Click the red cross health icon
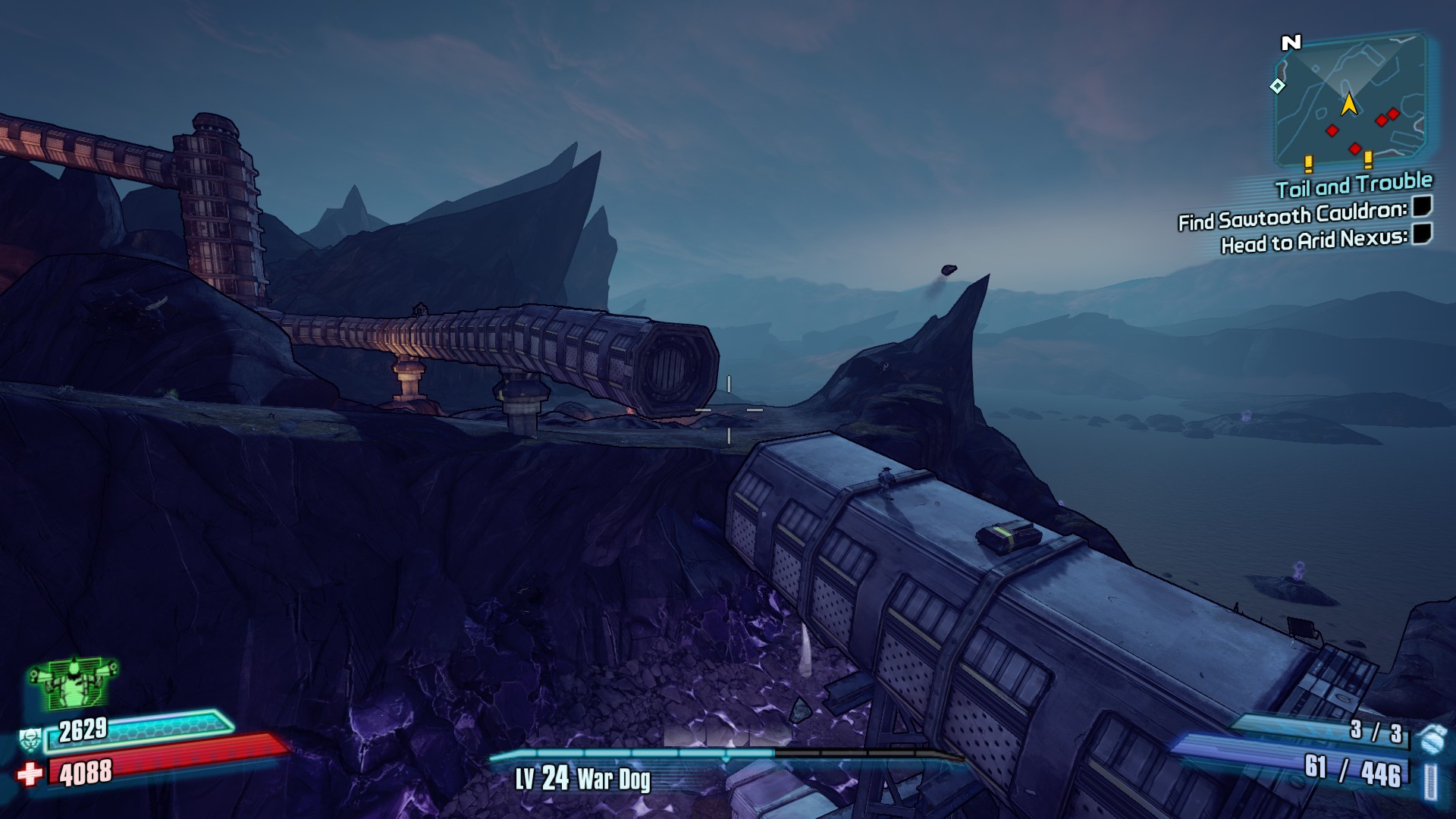 [x=30, y=774]
